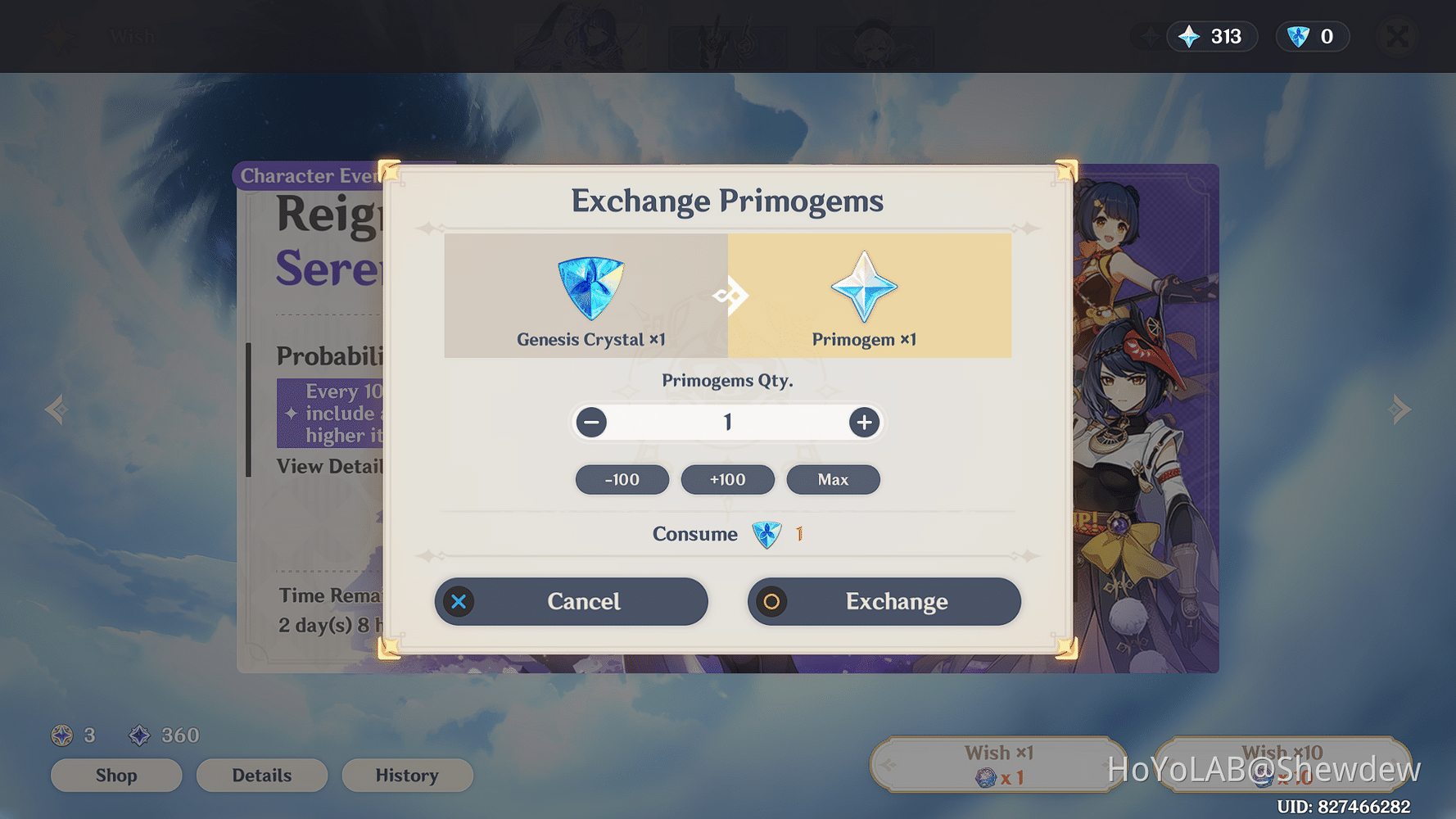The height and width of the screenshot is (819, 1456).
Task: Confirm with the Exchange button
Action: click(884, 601)
